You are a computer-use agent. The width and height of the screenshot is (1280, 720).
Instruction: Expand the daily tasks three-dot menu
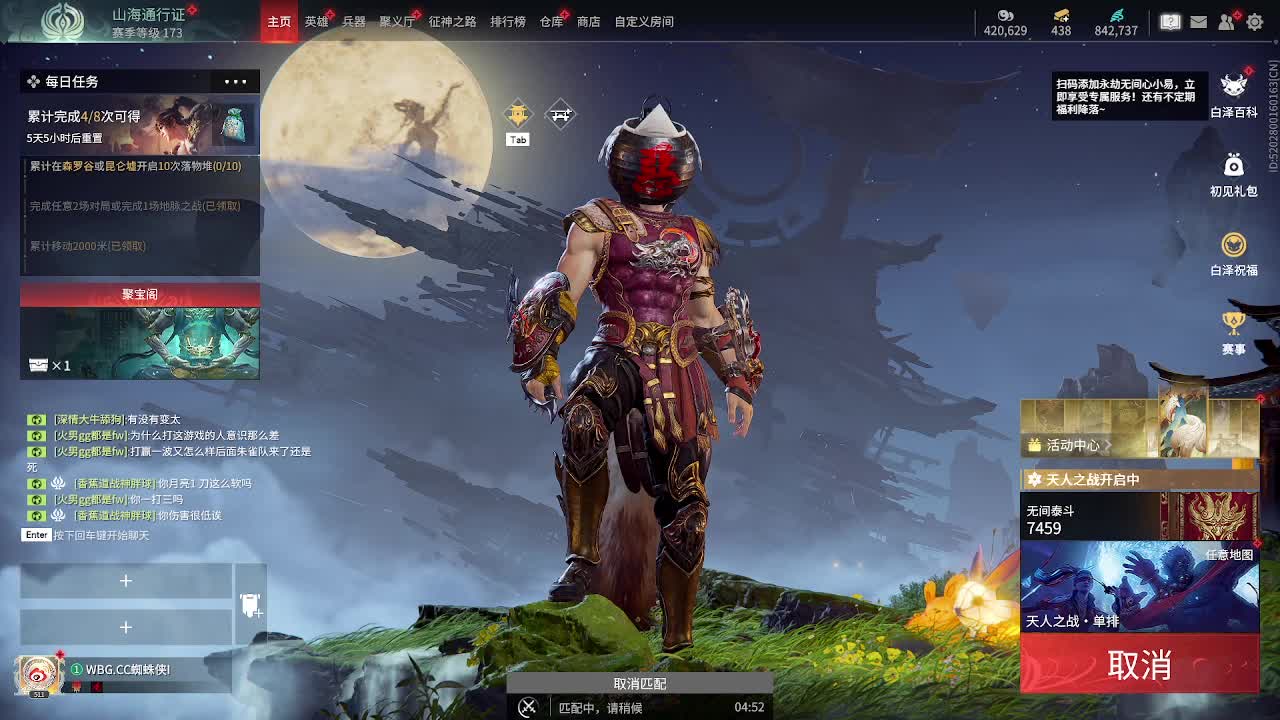236,81
